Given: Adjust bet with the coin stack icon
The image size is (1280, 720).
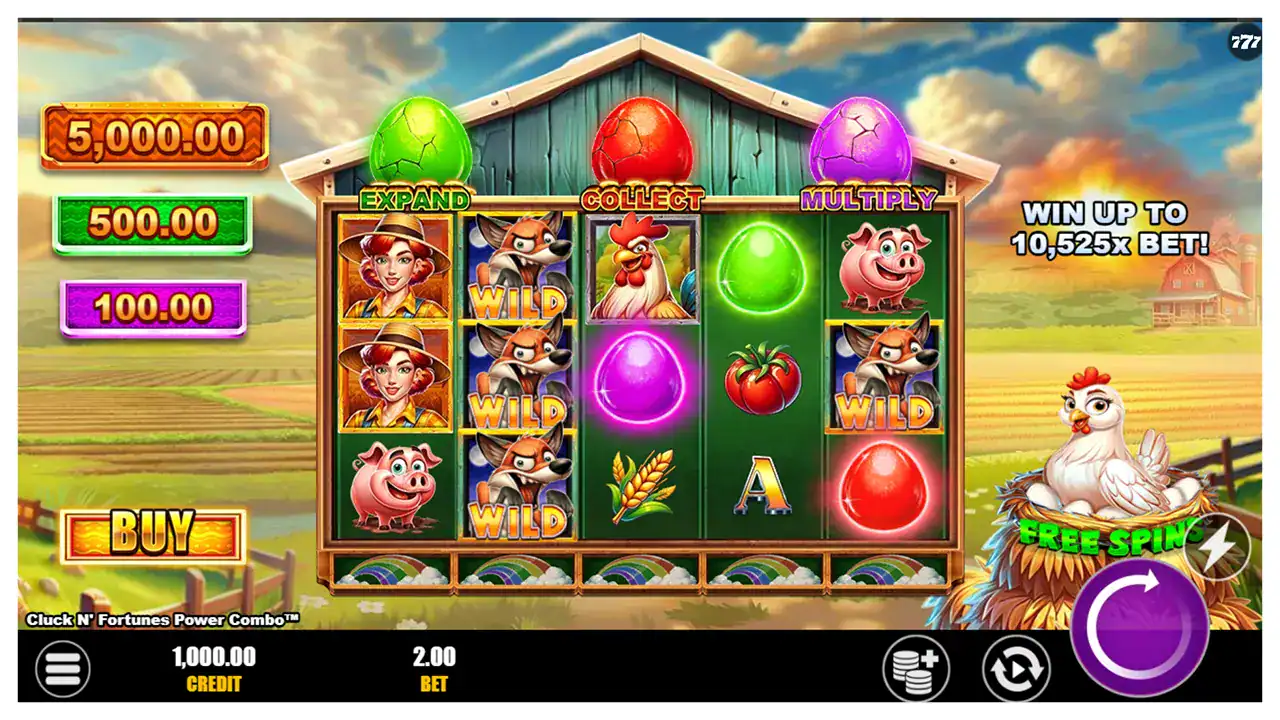Looking at the screenshot, I should pyautogui.click(x=915, y=668).
